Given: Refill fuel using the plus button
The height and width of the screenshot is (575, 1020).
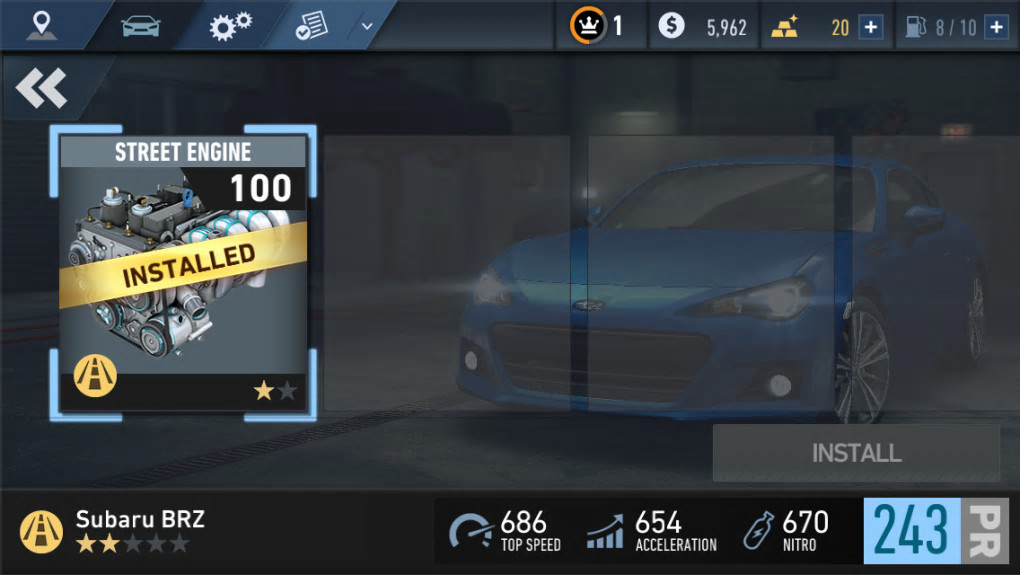Looking at the screenshot, I should pos(995,27).
